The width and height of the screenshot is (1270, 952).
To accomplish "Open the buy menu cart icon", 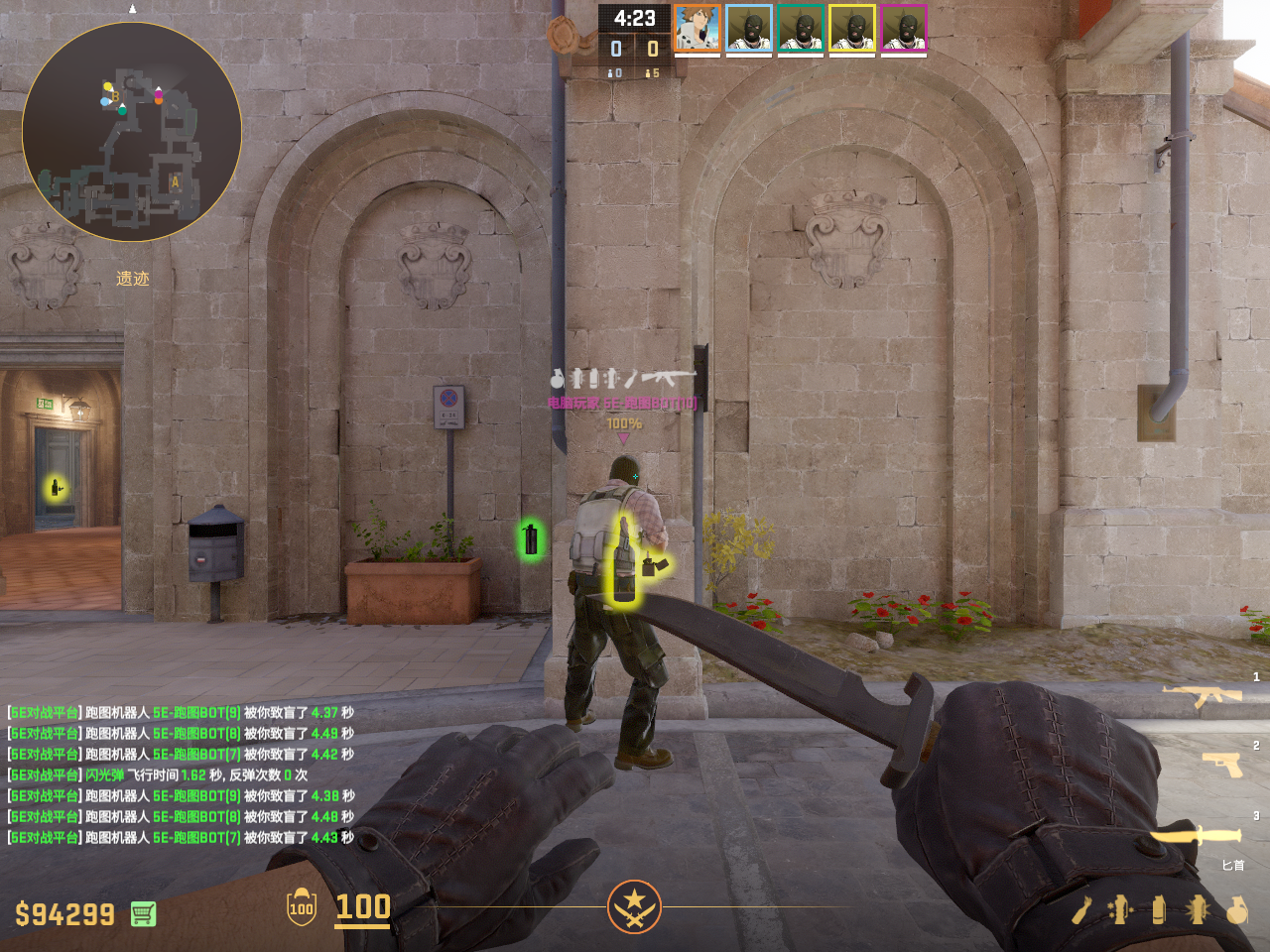I will point(143,913).
